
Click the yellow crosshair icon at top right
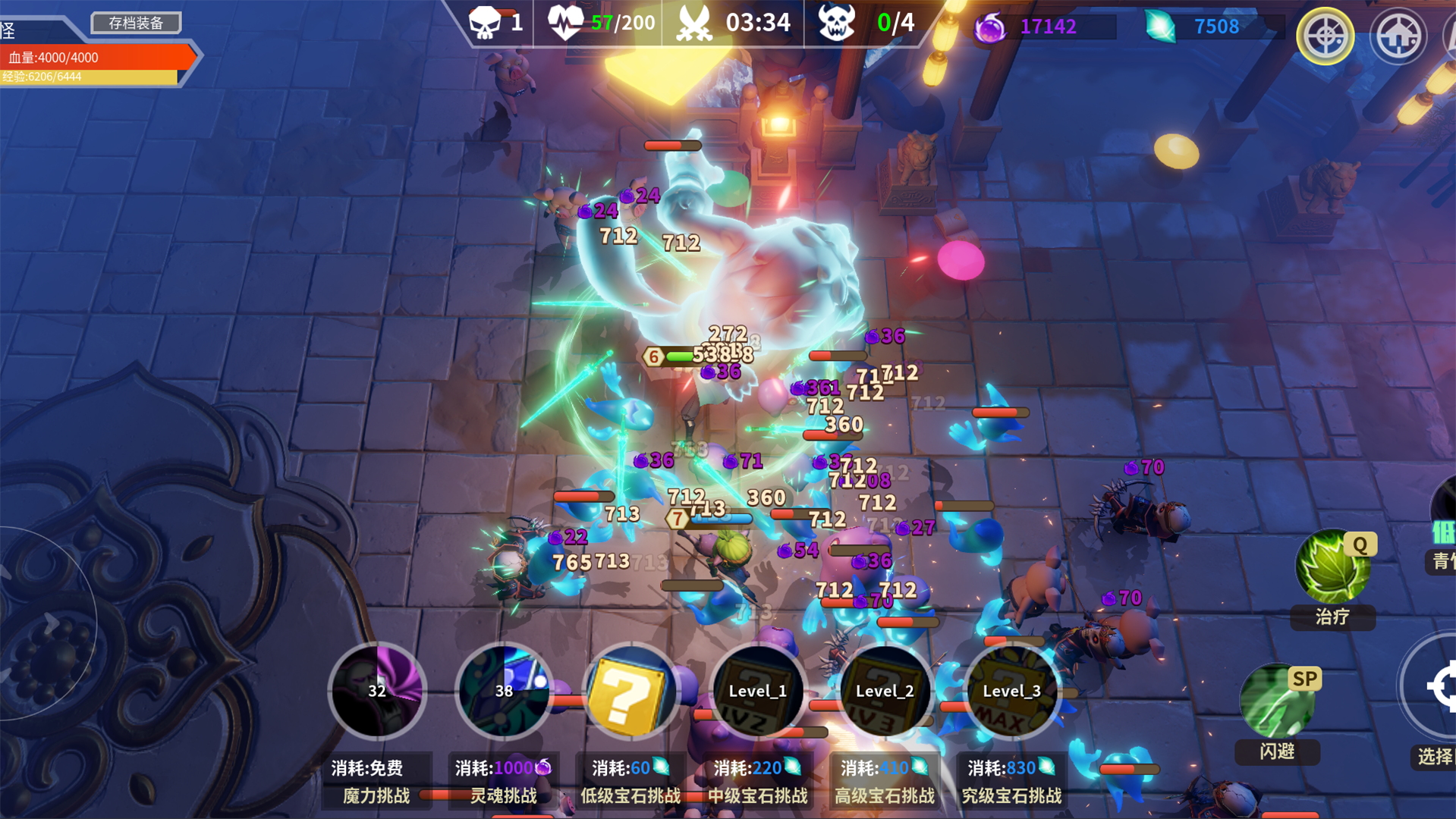coord(1325,36)
